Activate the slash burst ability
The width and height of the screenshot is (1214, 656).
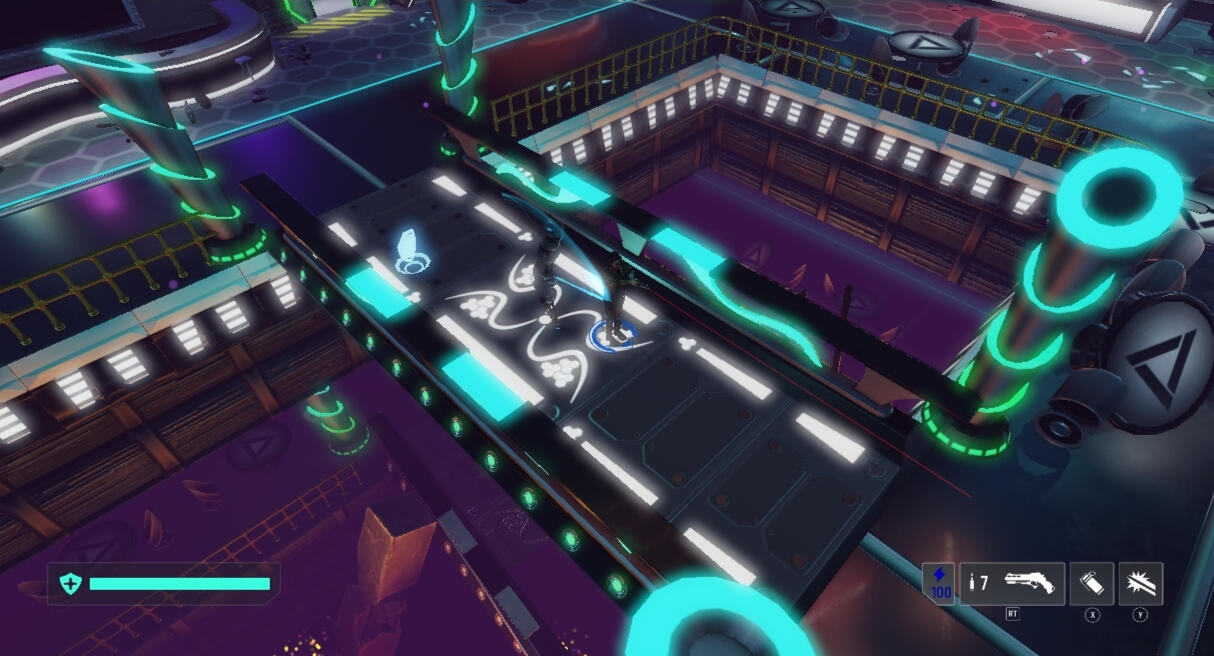(1140, 583)
